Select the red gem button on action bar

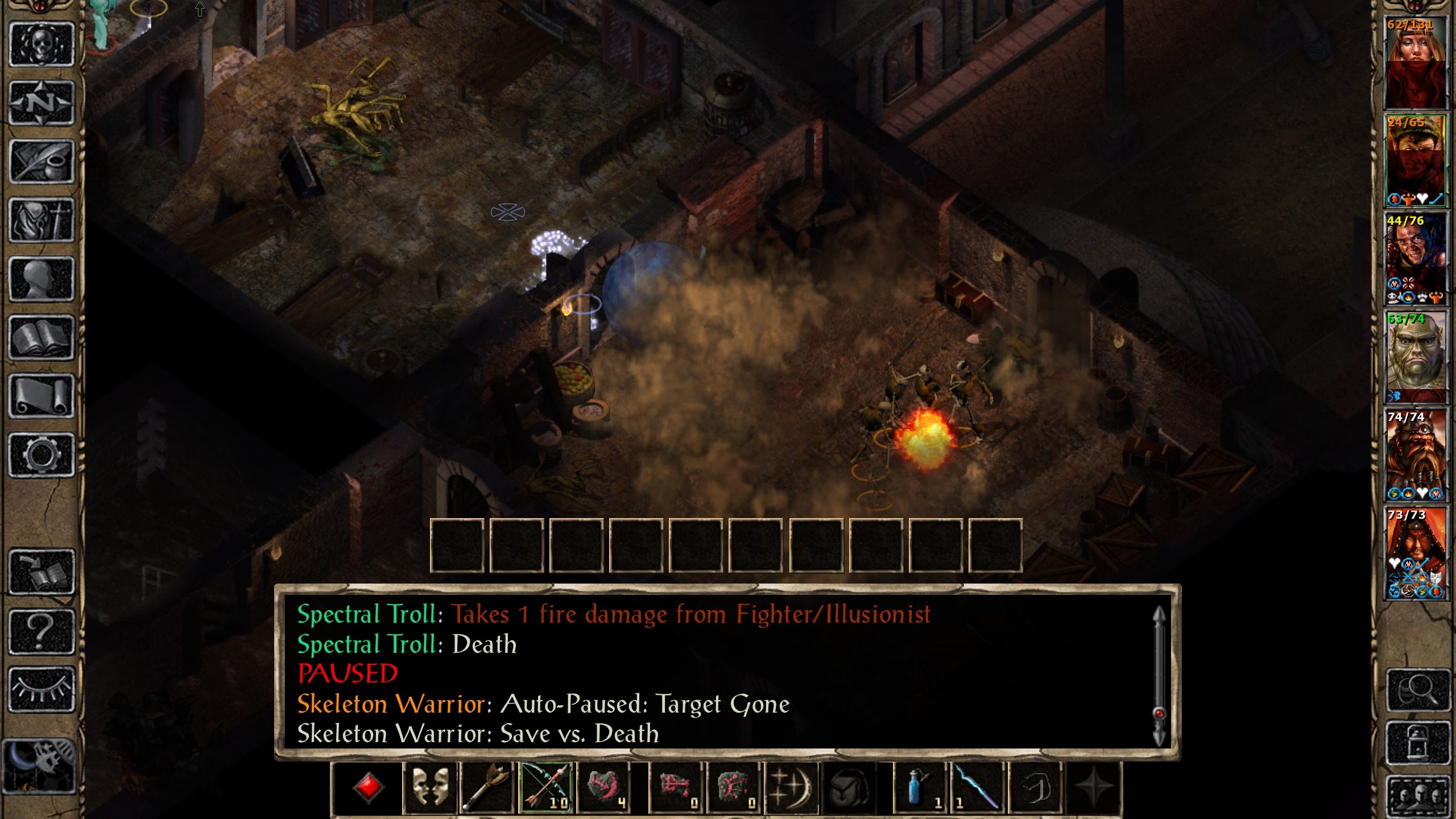coord(368,788)
